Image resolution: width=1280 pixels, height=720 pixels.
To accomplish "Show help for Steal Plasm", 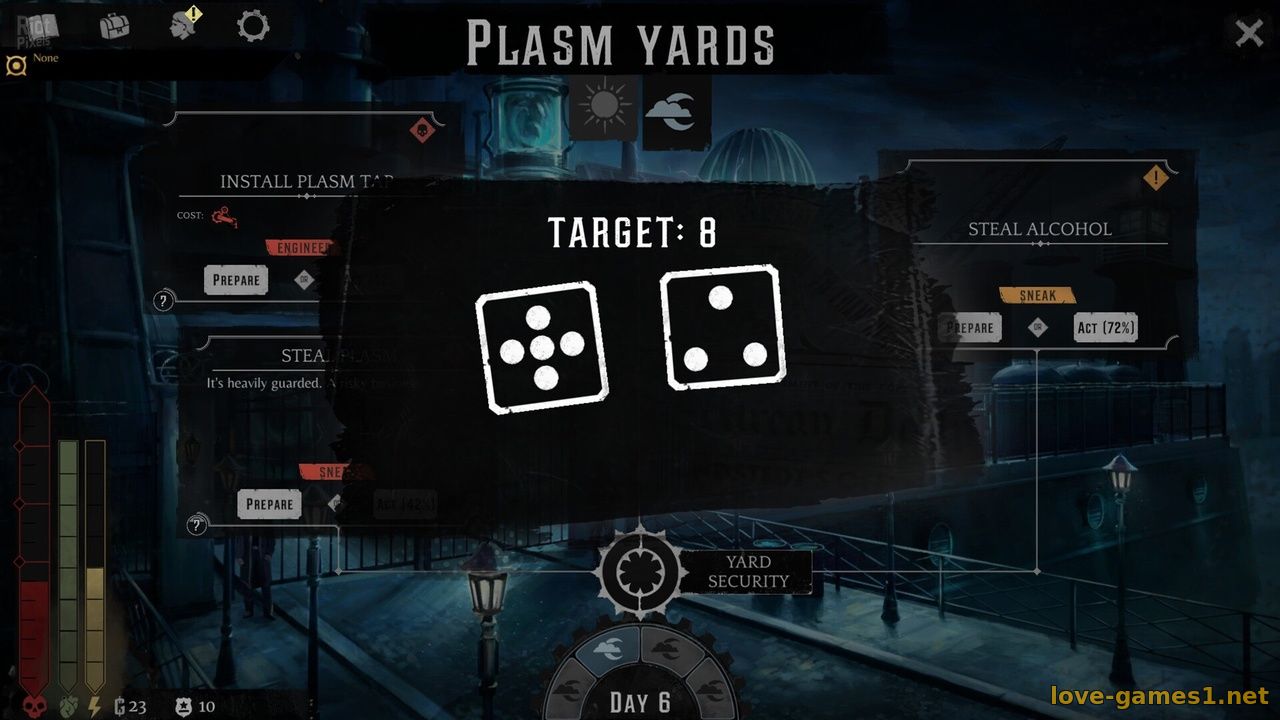I will coord(197,525).
